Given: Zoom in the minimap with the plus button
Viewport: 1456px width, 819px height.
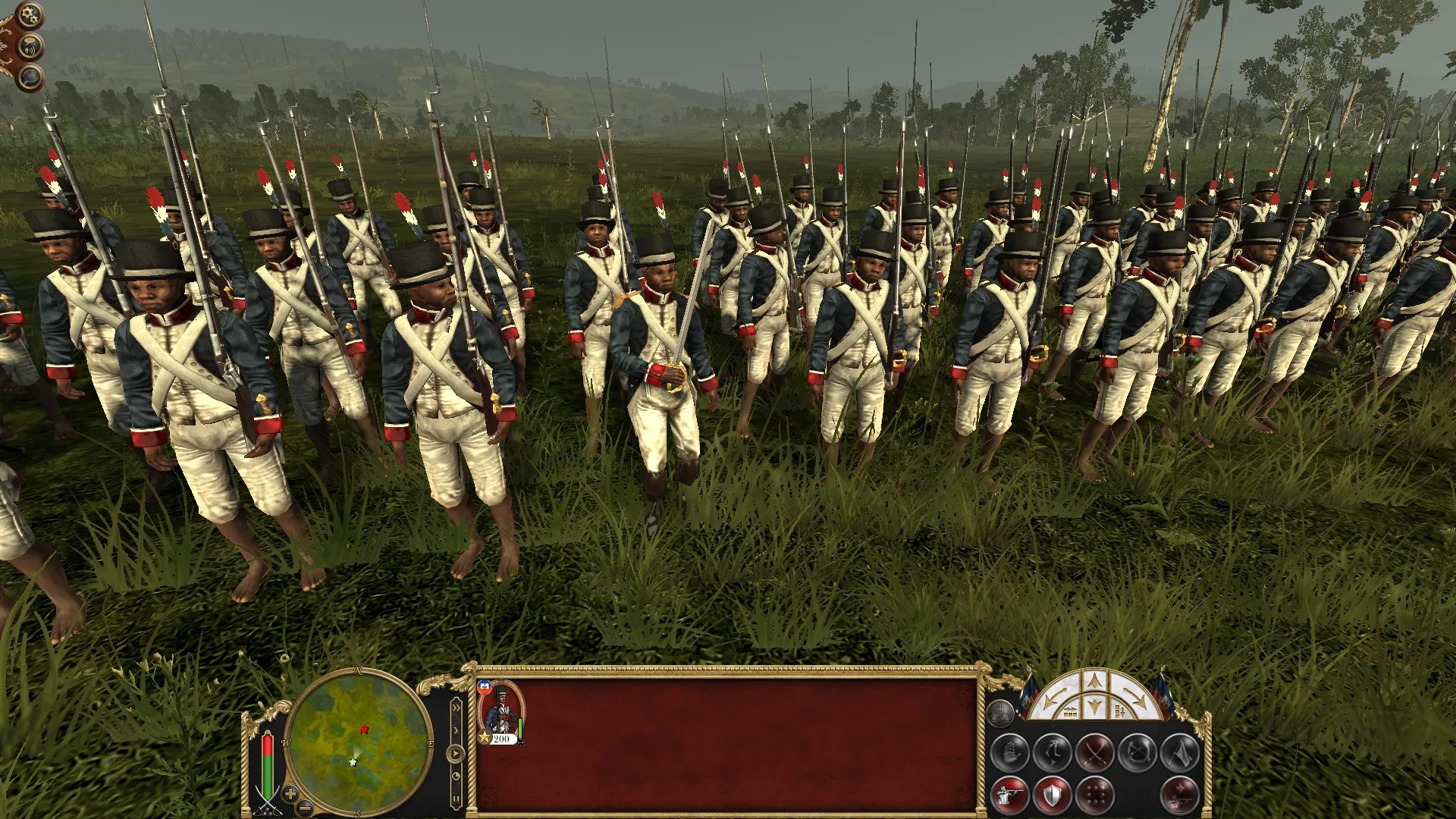Looking at the screenshot, I should (x=290, y=794).
